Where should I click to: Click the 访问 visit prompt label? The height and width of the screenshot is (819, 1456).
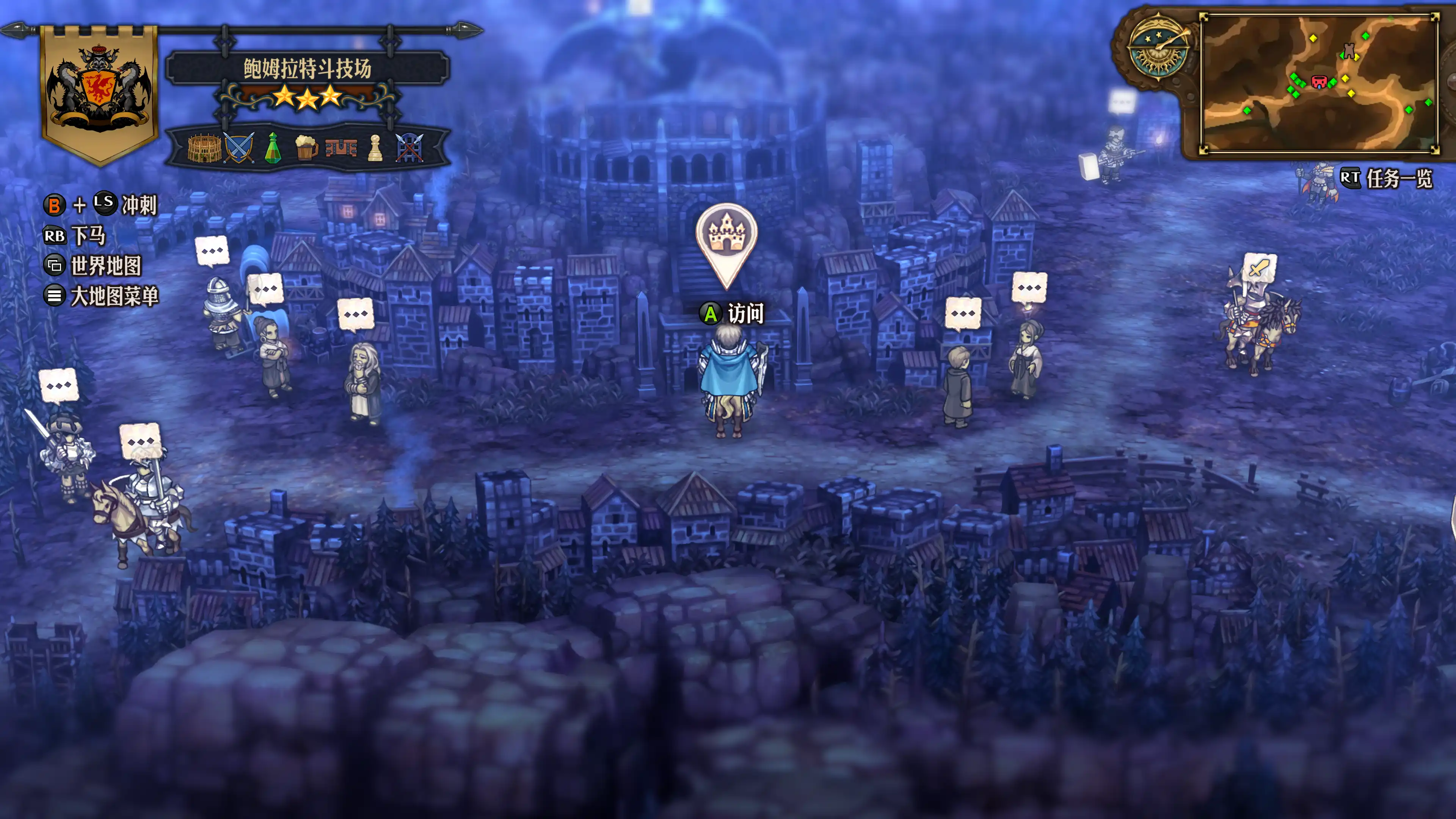click(745, 313)
